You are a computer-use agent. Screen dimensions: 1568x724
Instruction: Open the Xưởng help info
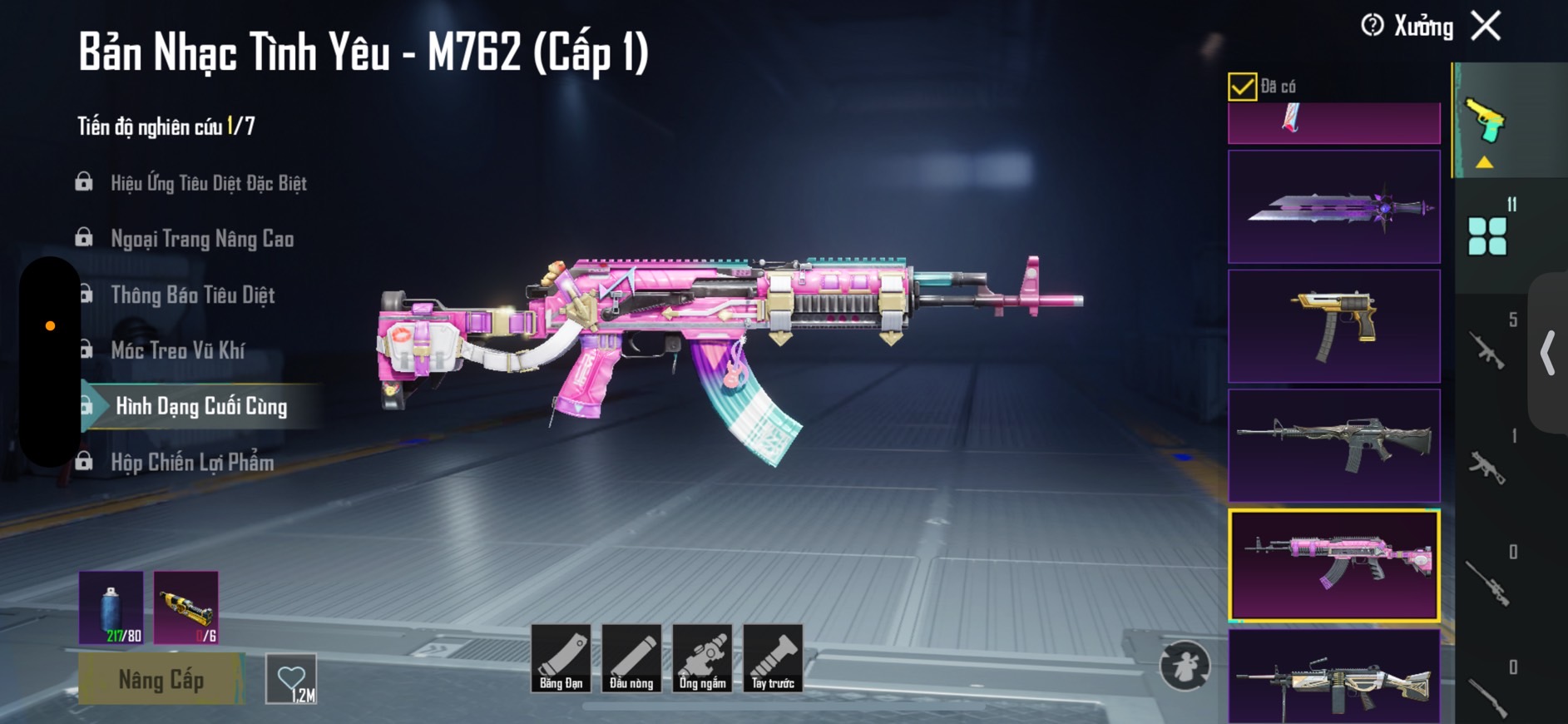tap(1373, 26)
